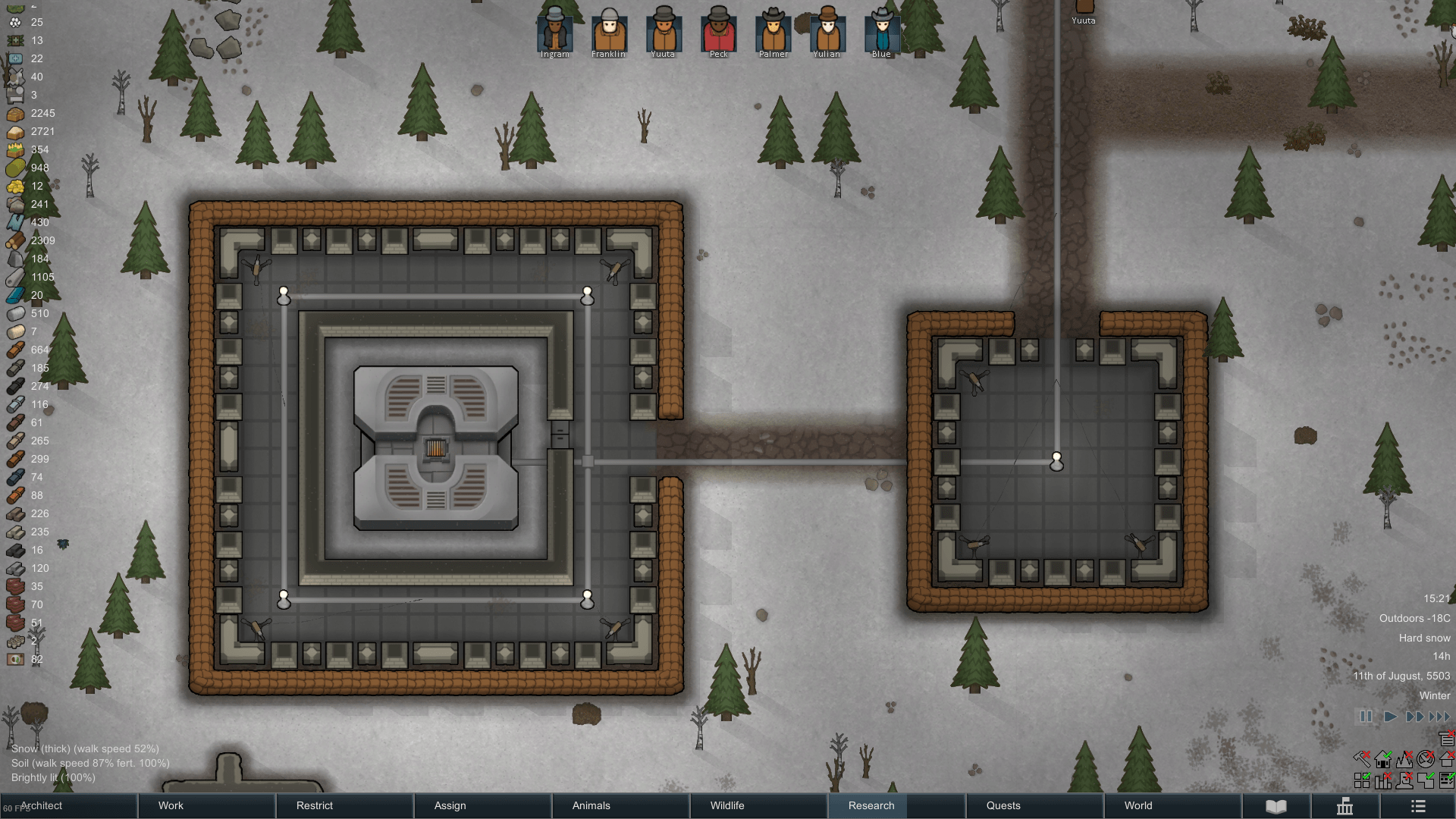Toggle the zone visibility grid icon
Screen dimensions: 1456x819
coord(1362,780)
